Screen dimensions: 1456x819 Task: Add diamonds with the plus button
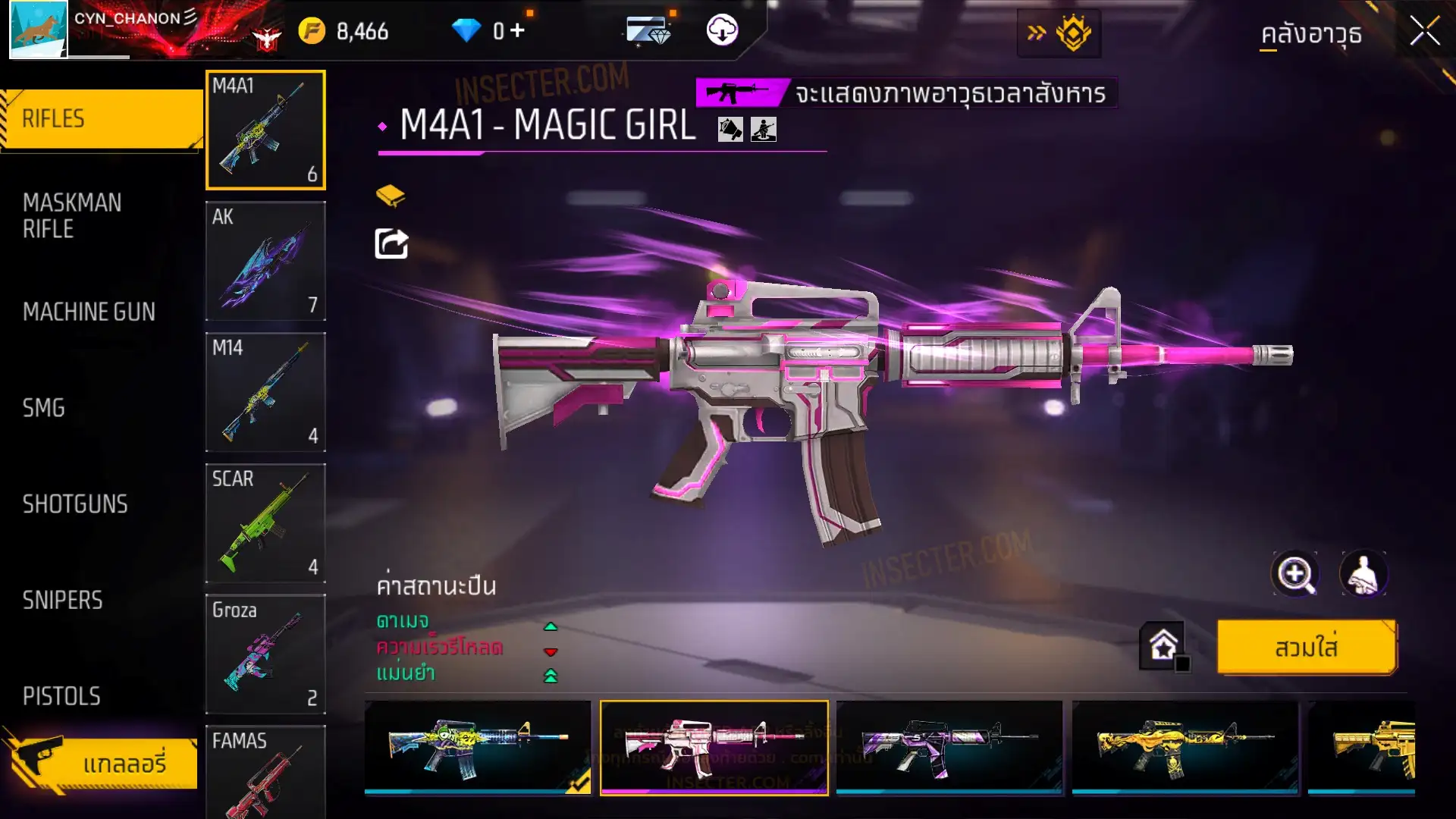(x=518, y=31)
